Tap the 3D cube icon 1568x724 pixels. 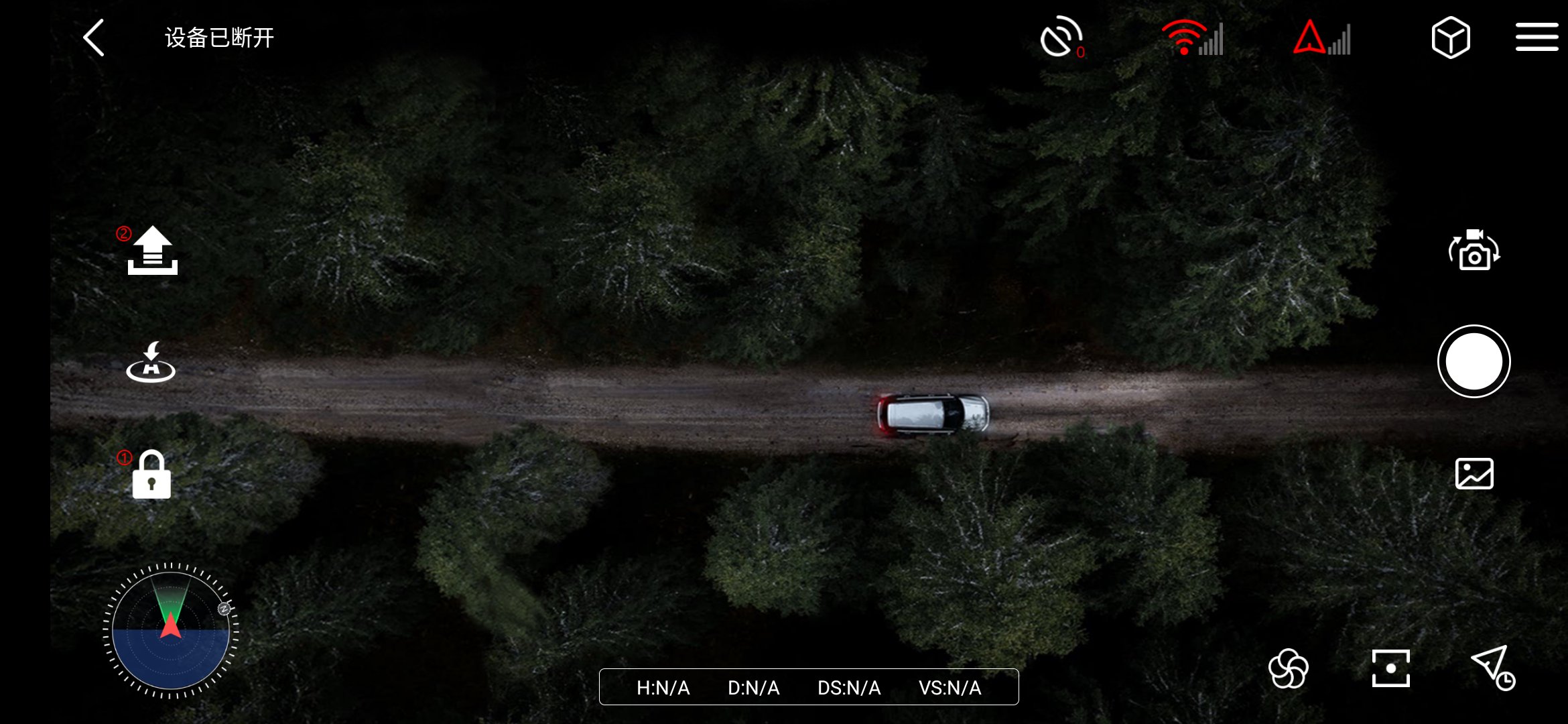coord(1450,38)
